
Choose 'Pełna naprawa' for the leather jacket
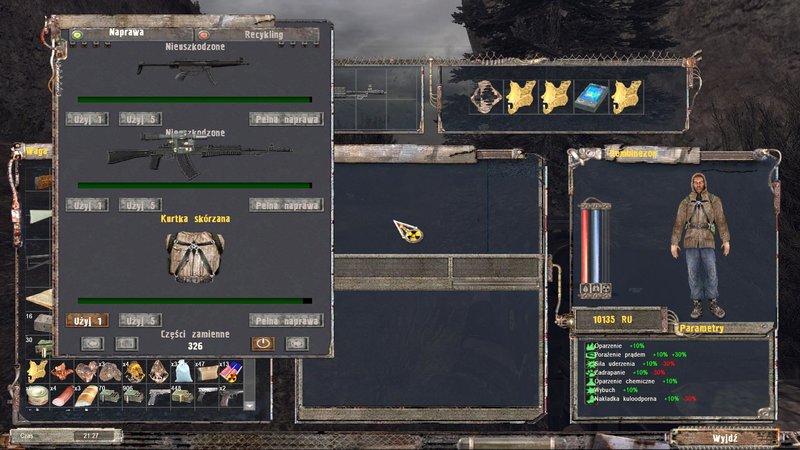[285, 321]
